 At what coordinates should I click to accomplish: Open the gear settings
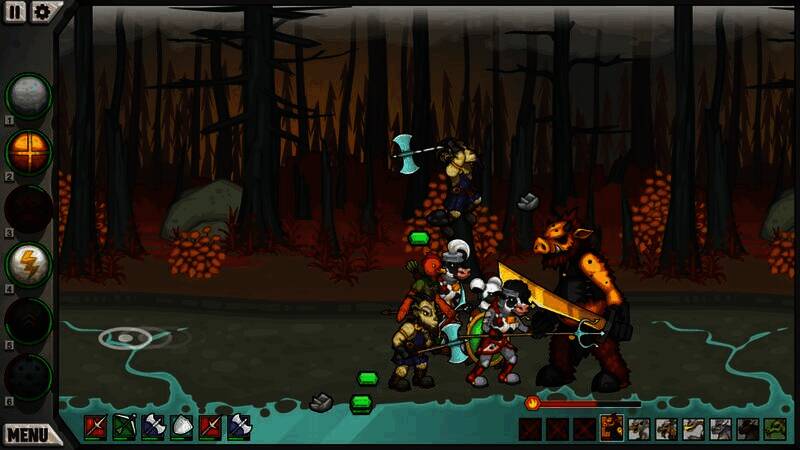(x=41, y=11)
